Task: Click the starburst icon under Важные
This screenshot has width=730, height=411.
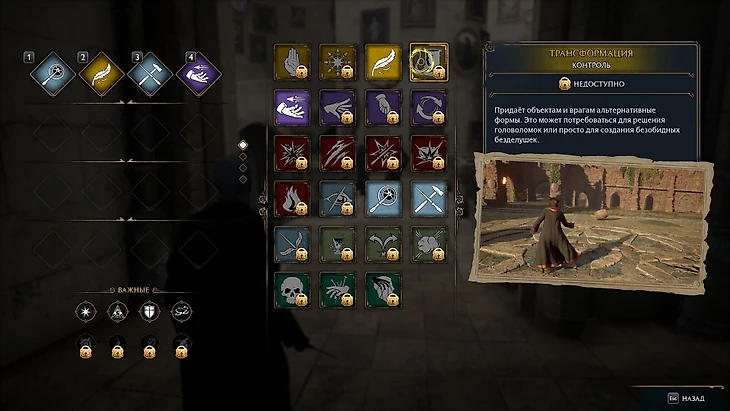Action: click(86, 312)
